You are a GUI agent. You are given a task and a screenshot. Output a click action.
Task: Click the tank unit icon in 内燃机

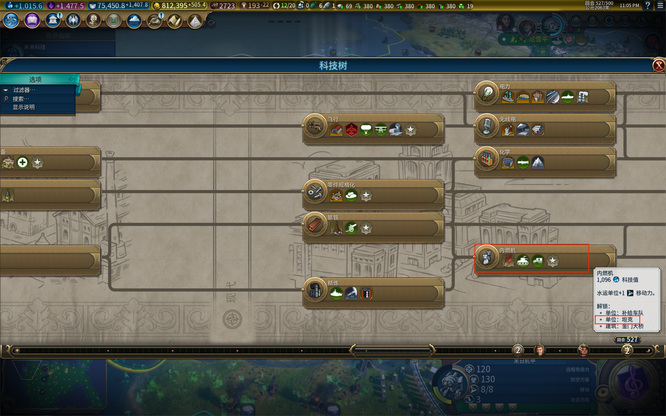[x=522, y=261]
